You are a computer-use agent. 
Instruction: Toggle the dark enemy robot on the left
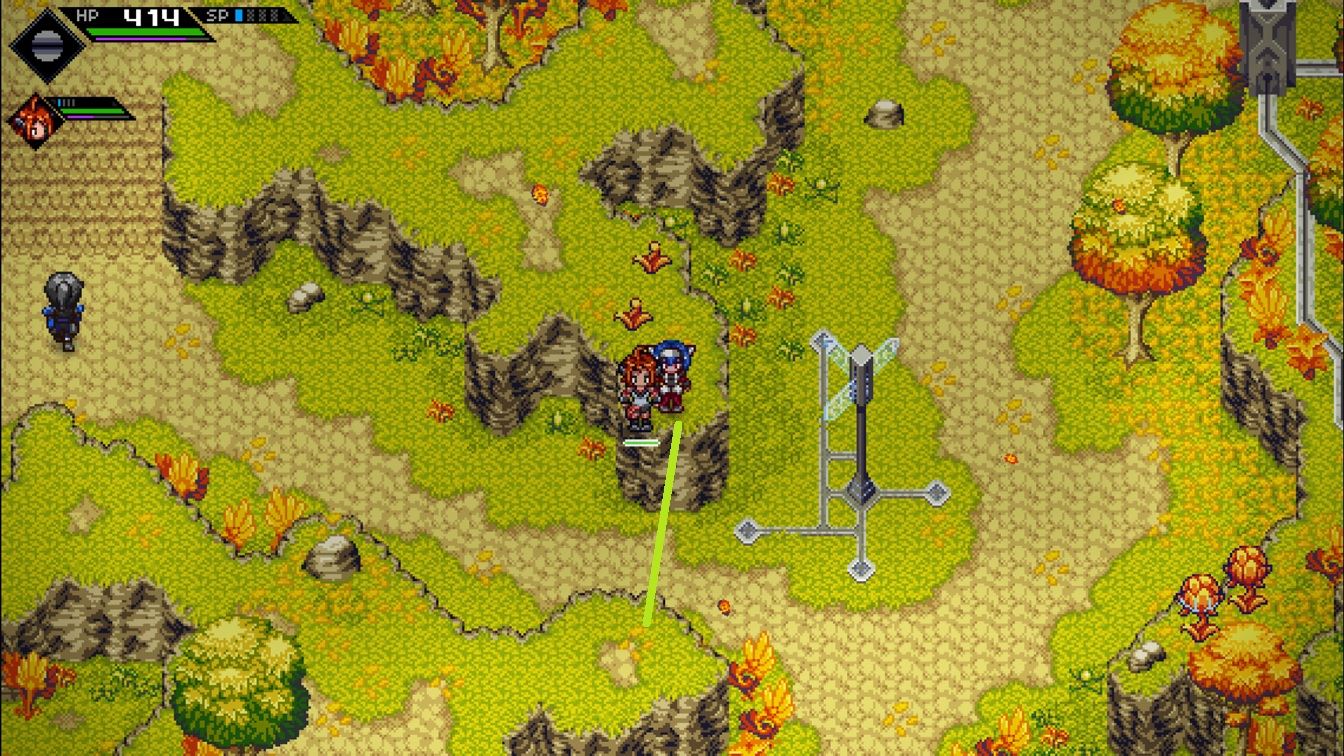tap(62, 310)
